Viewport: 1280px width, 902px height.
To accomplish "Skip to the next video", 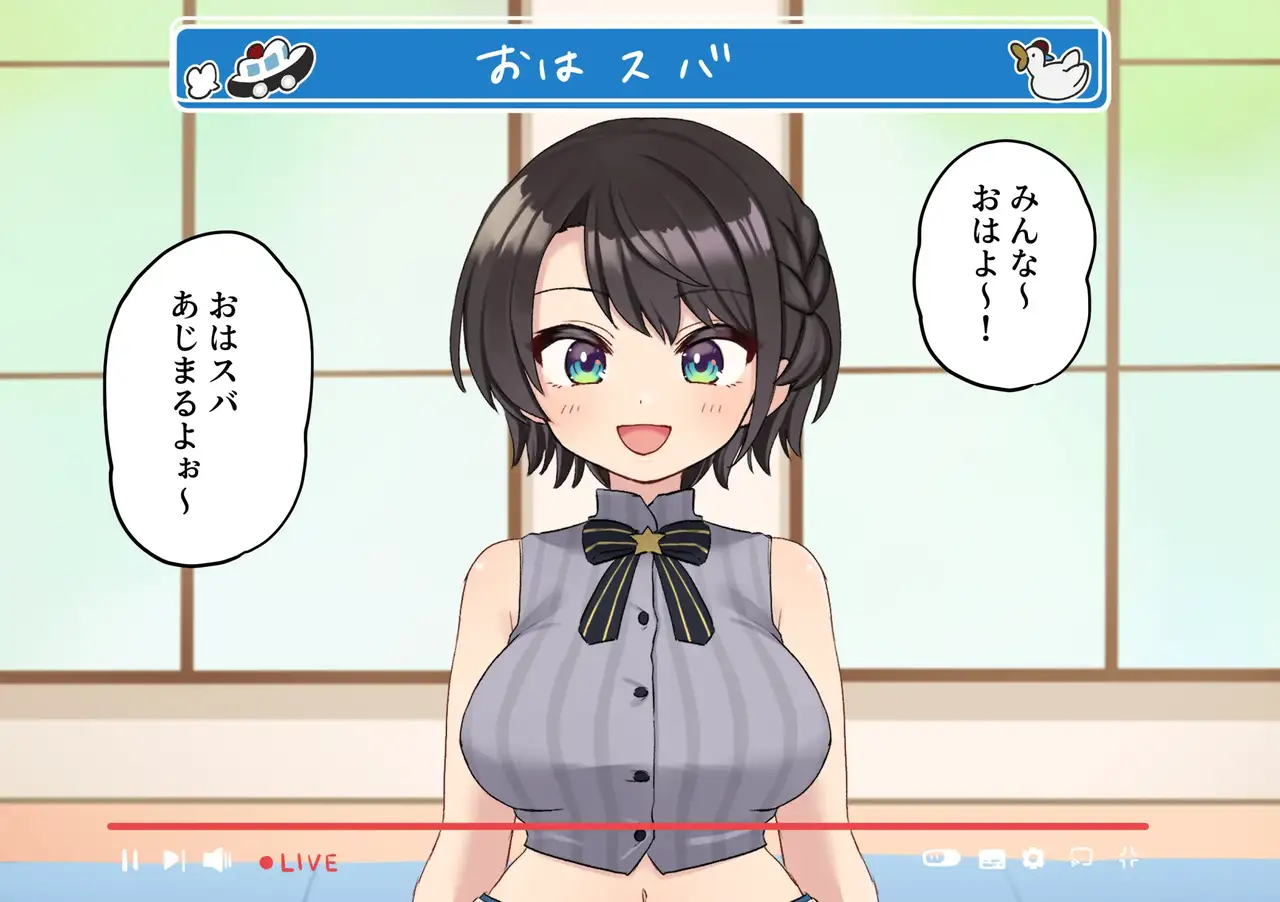I will tap(174, 860).
